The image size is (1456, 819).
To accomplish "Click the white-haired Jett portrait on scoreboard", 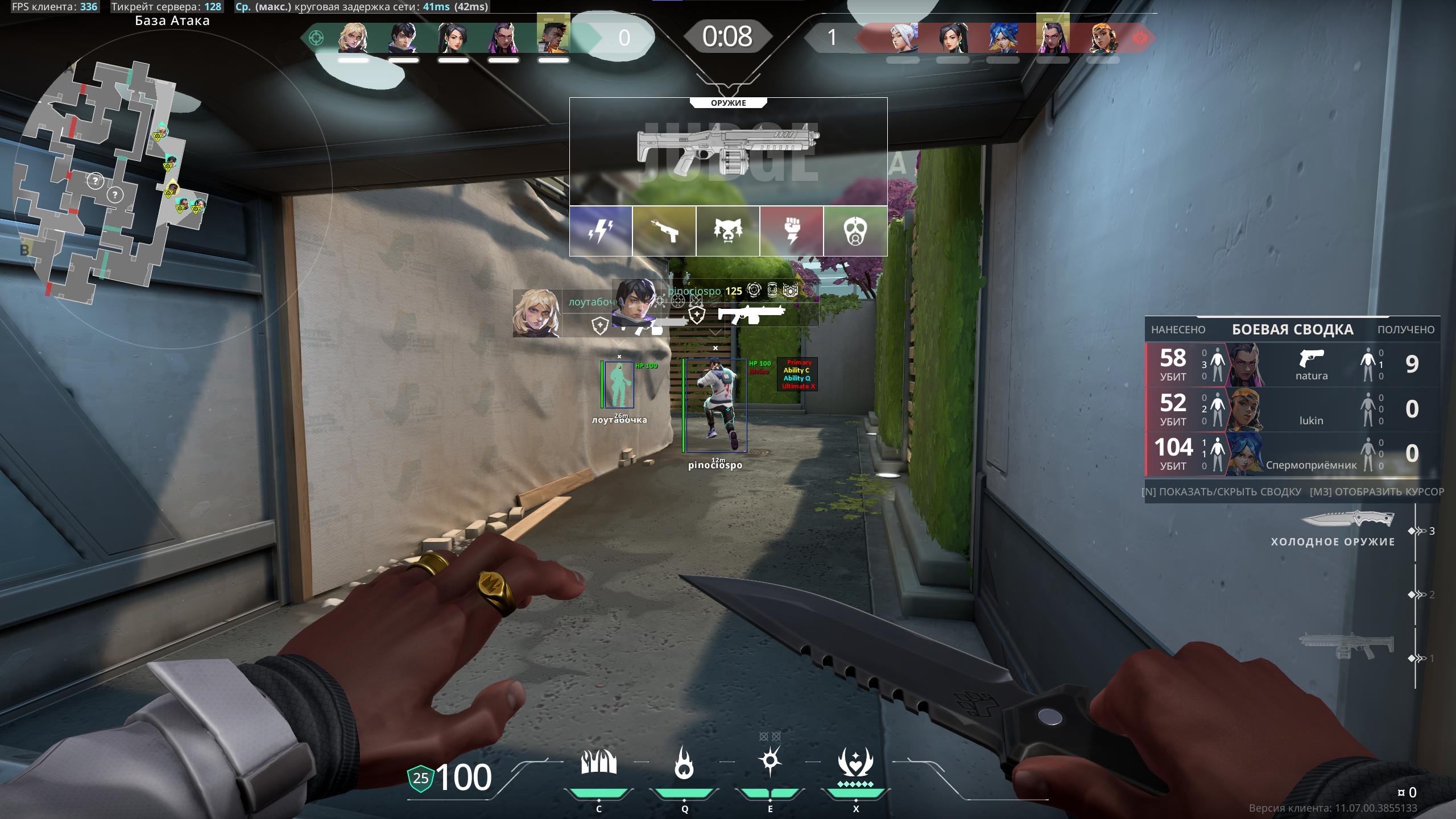I will click(903, 38).
